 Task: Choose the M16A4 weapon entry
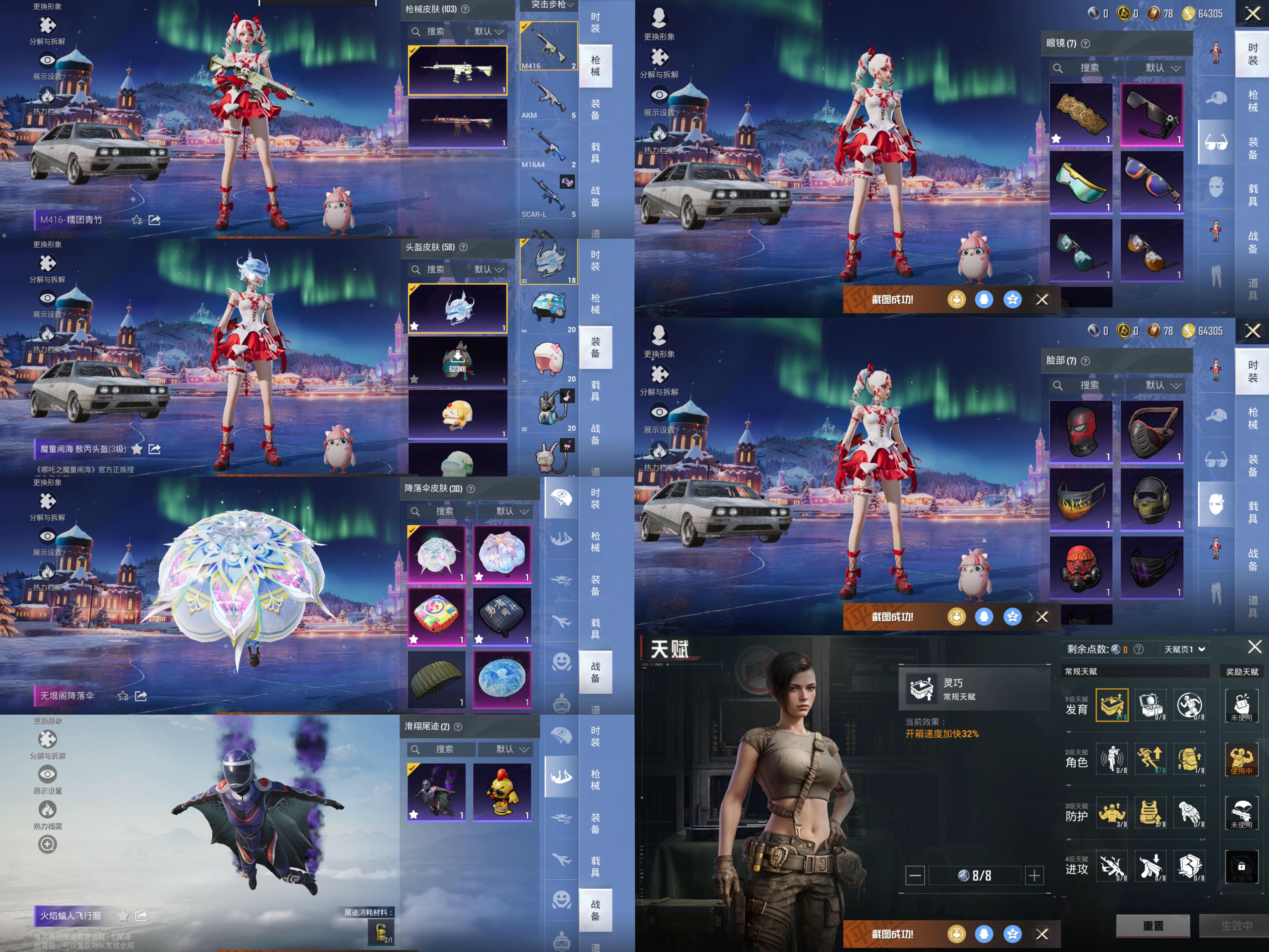[x=548, y=148]
